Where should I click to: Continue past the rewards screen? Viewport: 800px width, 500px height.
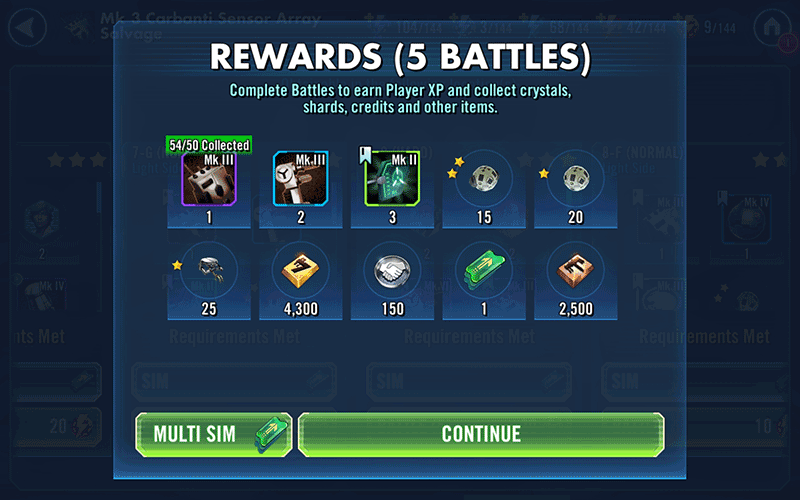click(x=481, y=434)
